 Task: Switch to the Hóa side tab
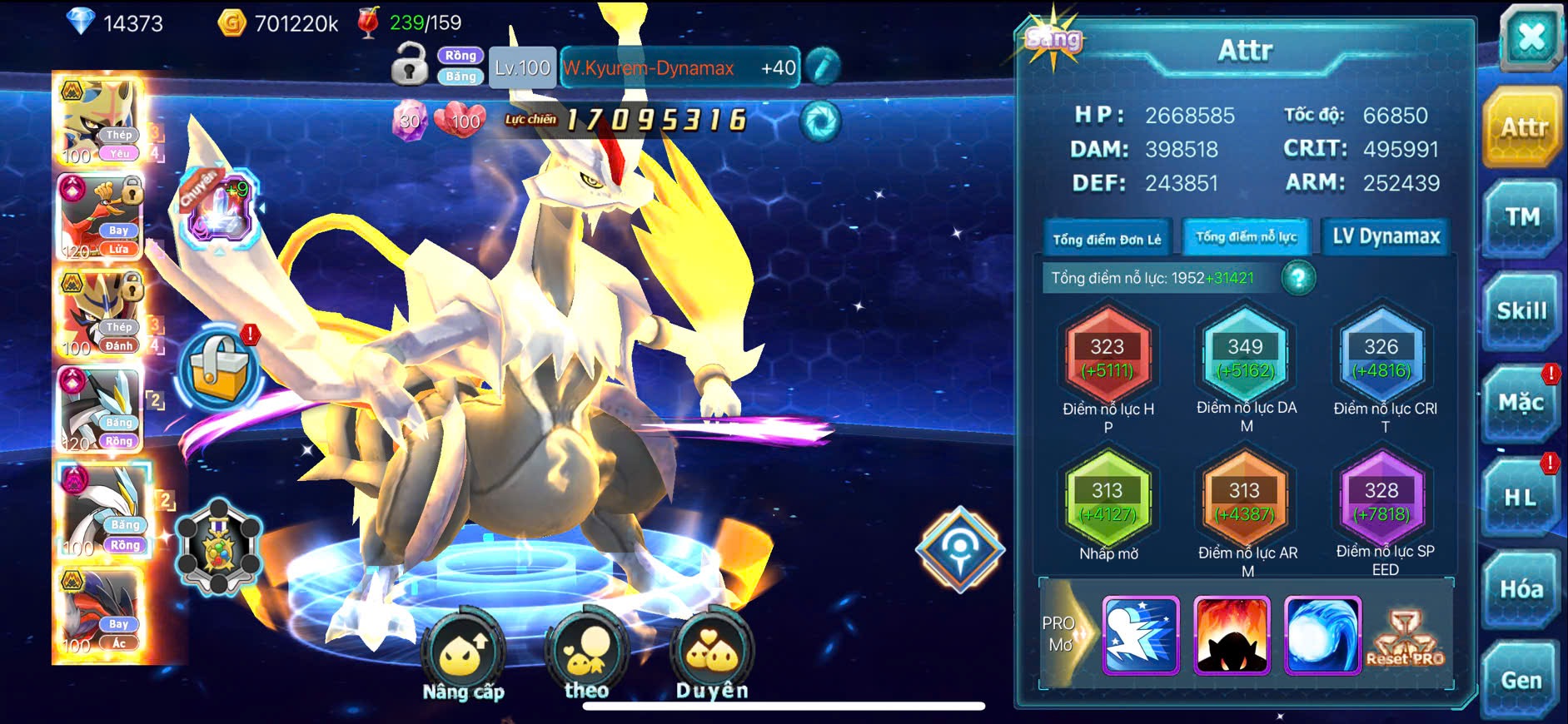click(x=1521, y=589)
